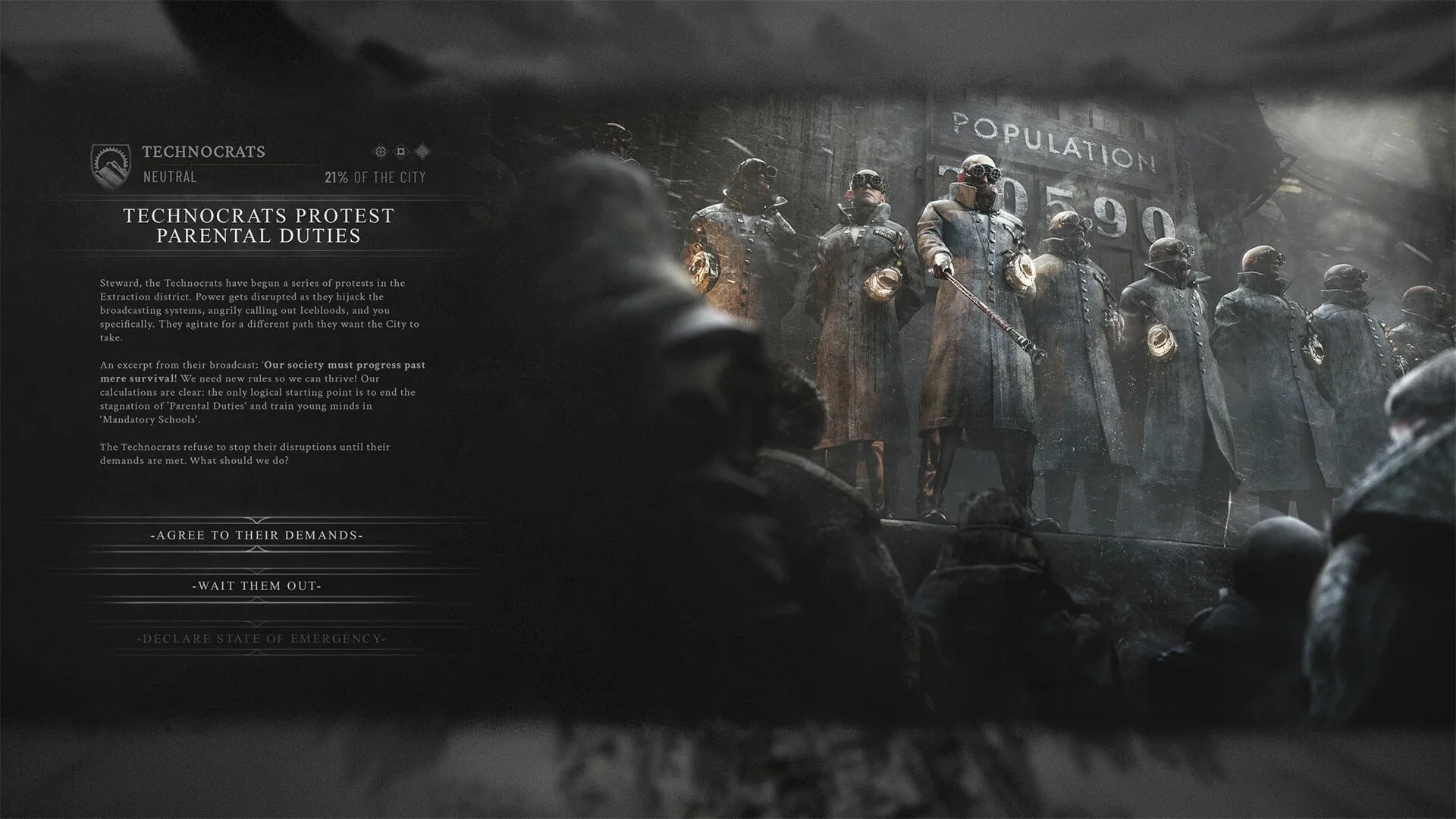Inspect the leftmost compass-style faction marker
The height and width of the screenshot is (819, 1456).
pyautogui.click(x=380, y=151)
